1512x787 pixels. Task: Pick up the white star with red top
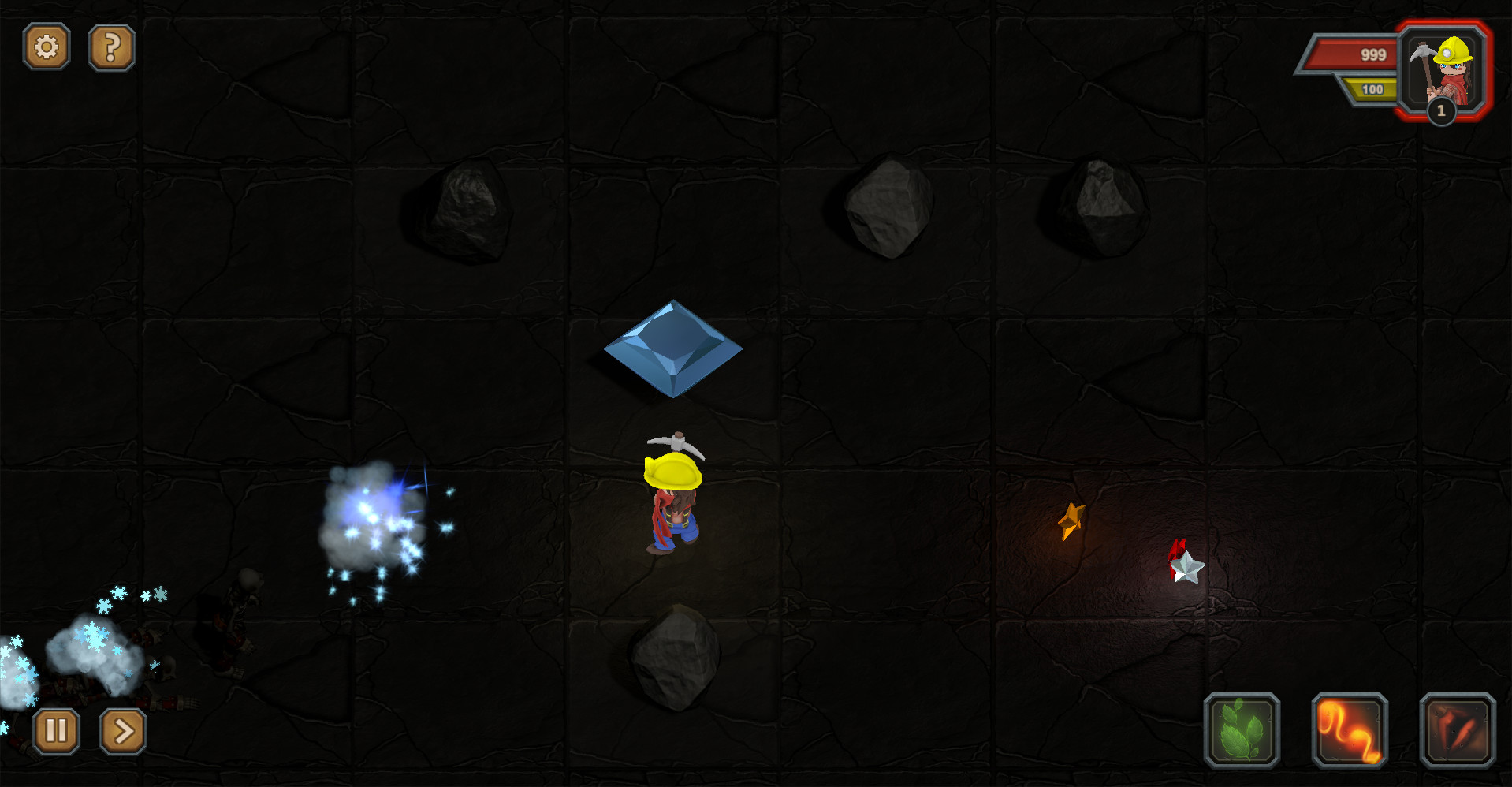[x=1186, y=566]
